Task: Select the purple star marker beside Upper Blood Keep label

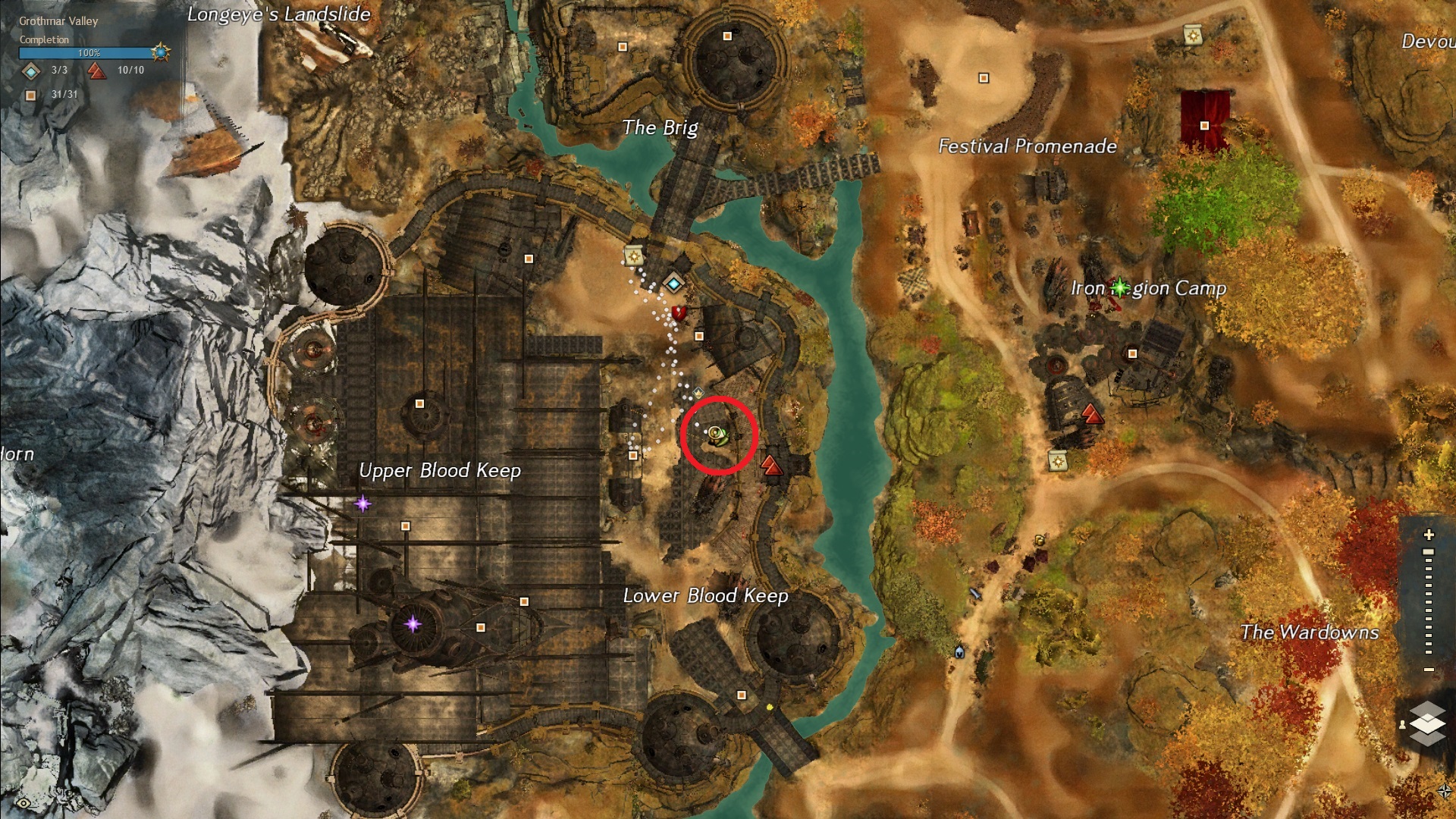Action: tap(363, 503)
